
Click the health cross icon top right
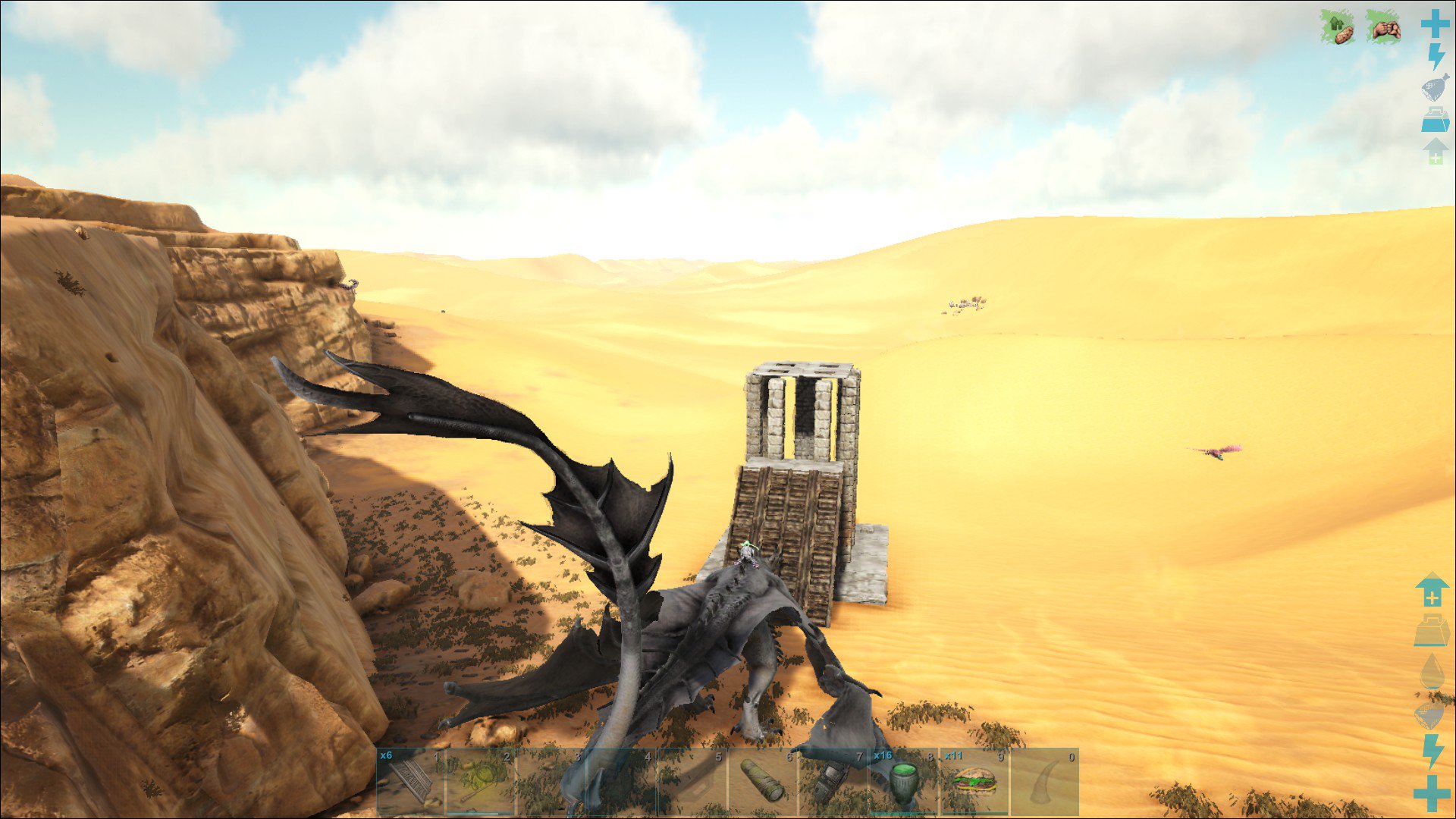[1434, 24]
